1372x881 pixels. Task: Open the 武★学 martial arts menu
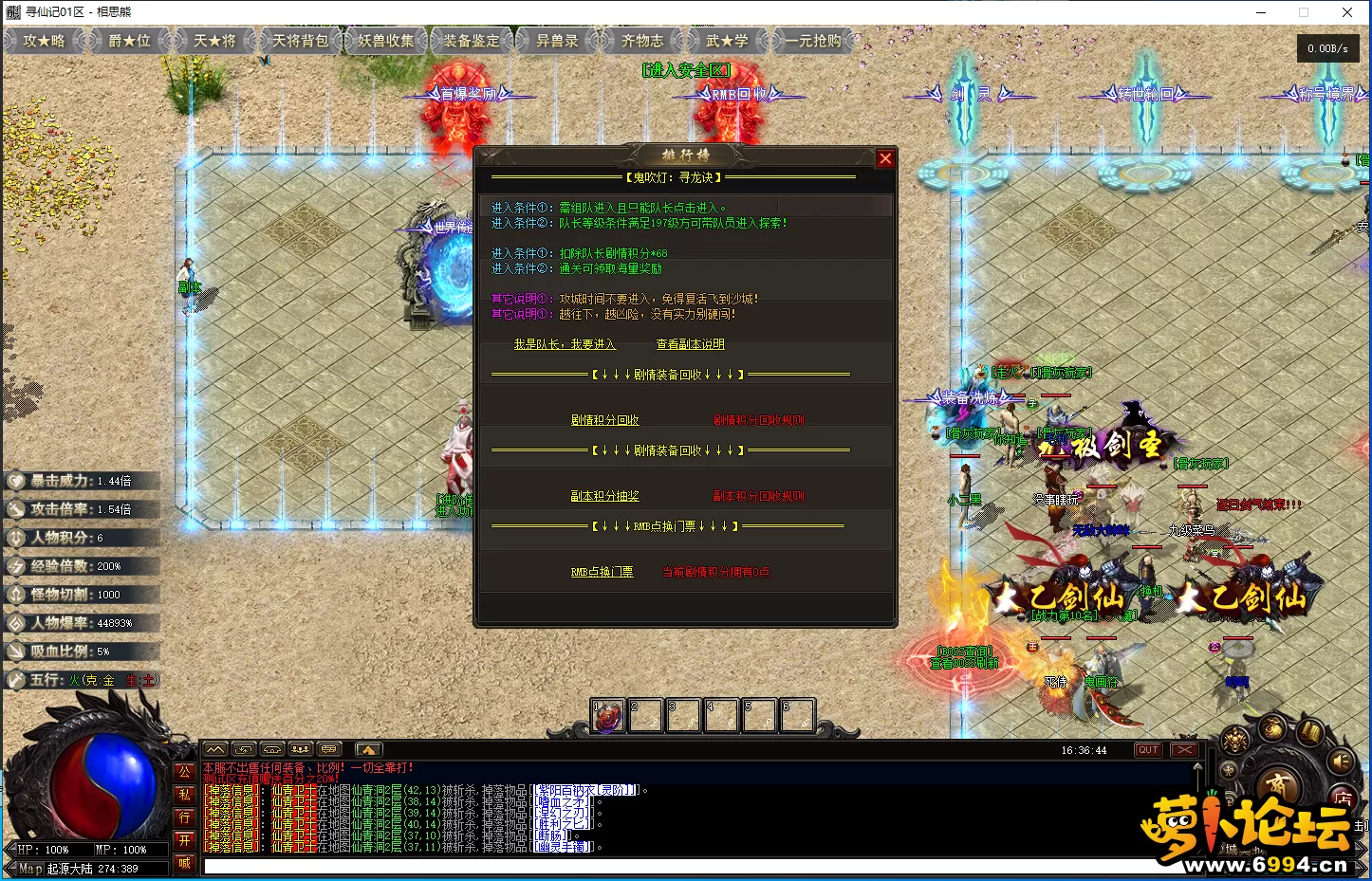click(727, 41)
